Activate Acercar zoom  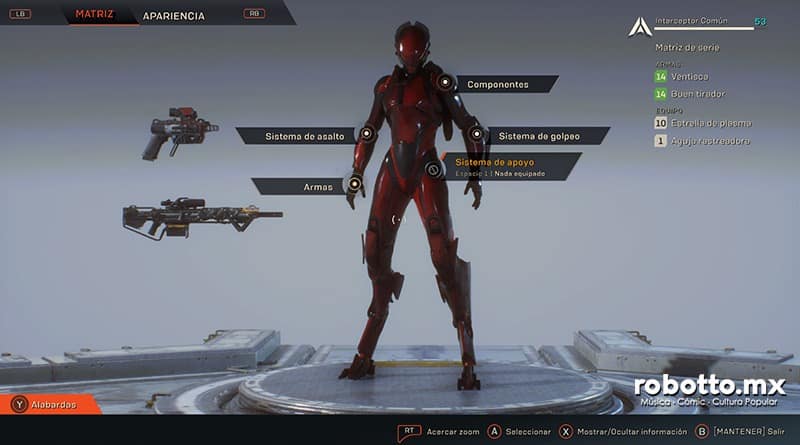(x=449, y=431)
